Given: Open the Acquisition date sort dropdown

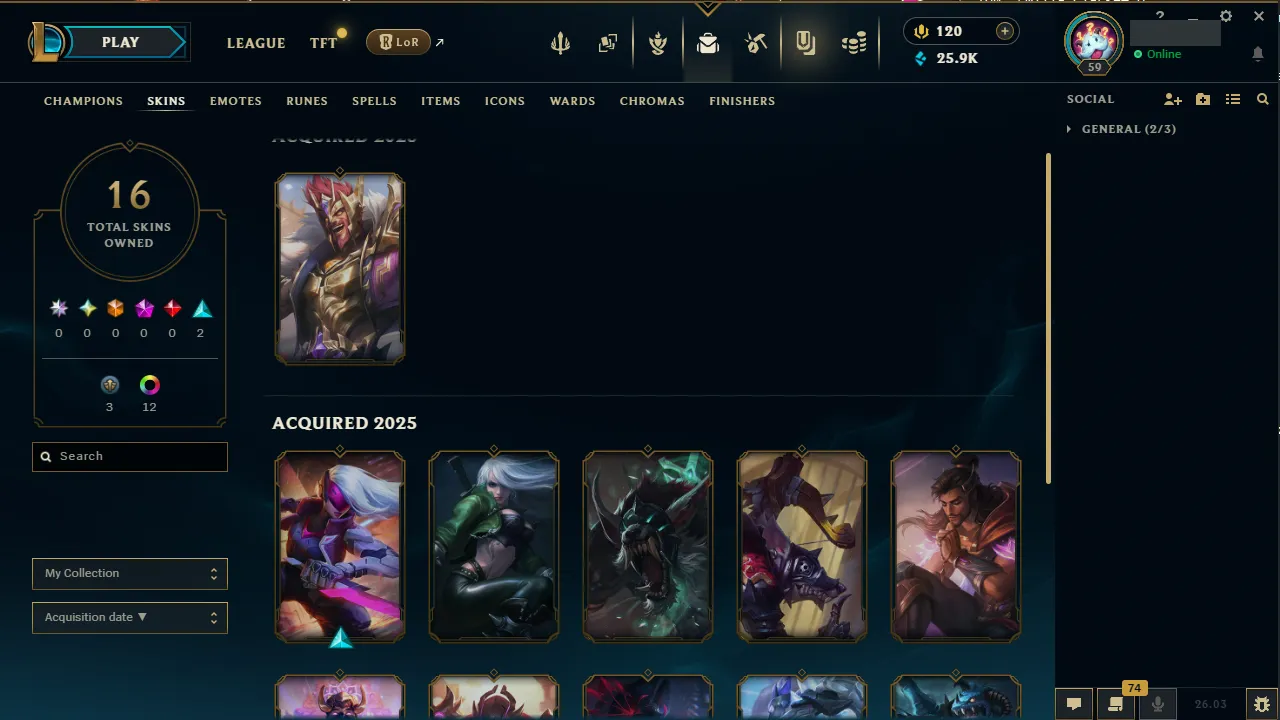Looking at the screenshot, I should pyautogui.click(x=129, y=617).
